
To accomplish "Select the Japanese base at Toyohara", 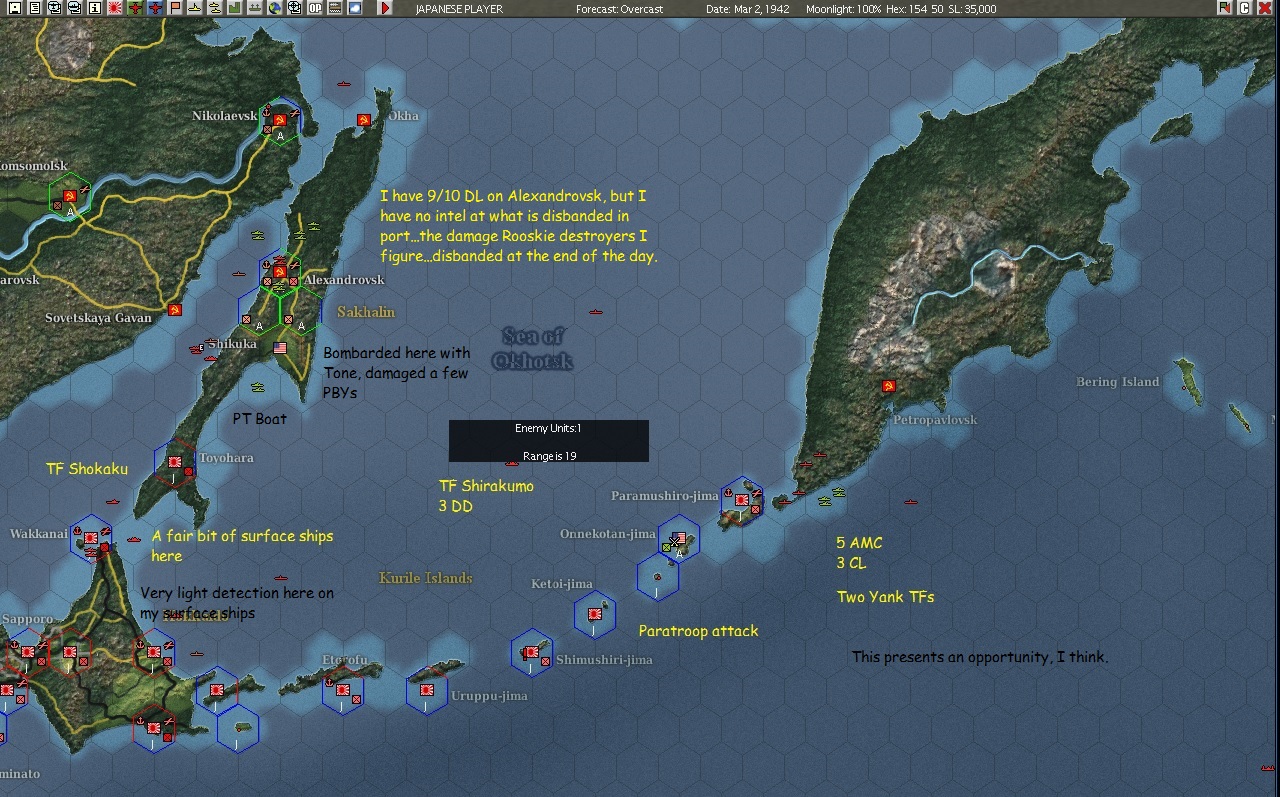I will [175, 464].
